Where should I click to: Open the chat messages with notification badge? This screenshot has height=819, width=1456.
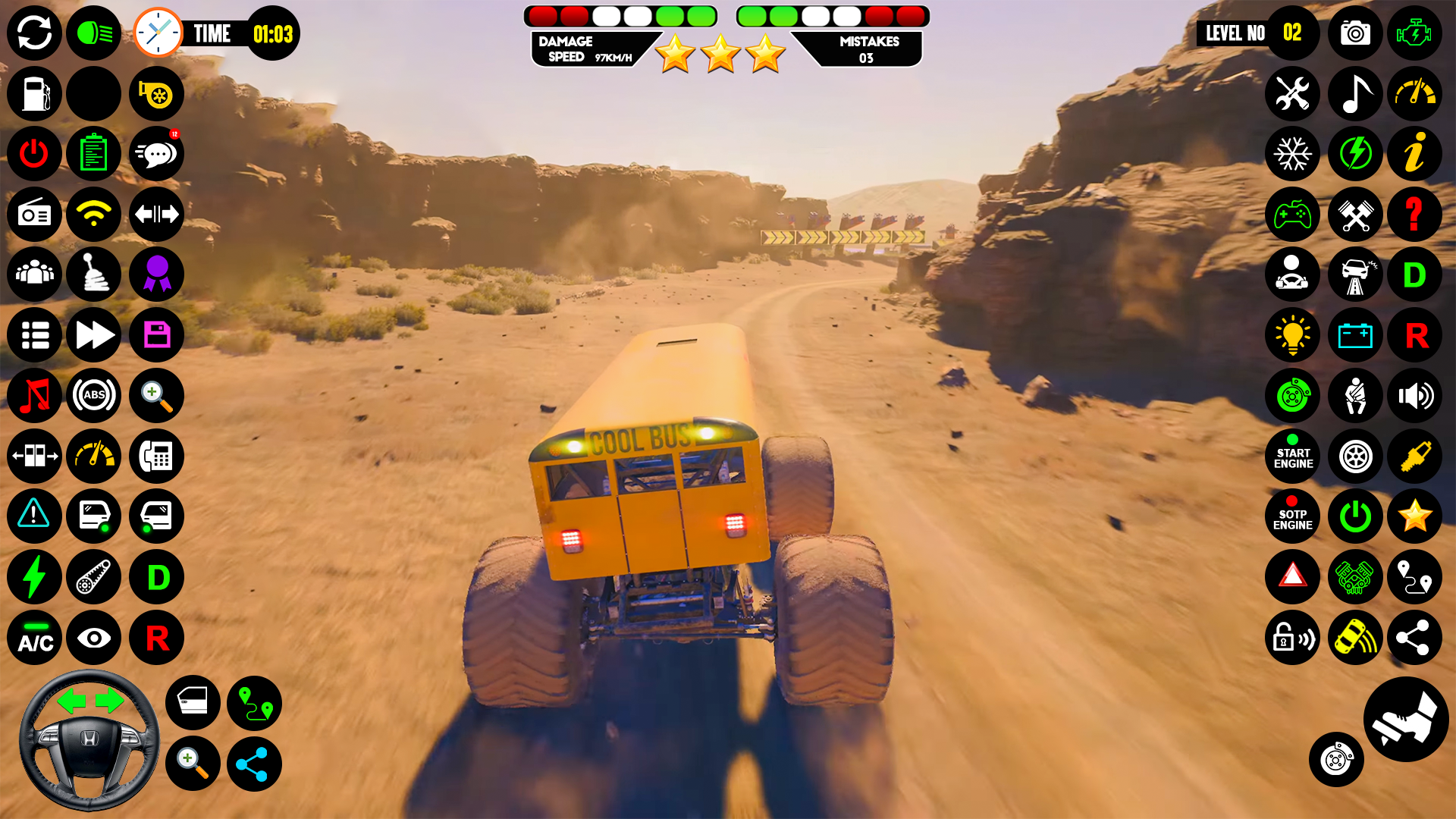[x=156, y=154]
